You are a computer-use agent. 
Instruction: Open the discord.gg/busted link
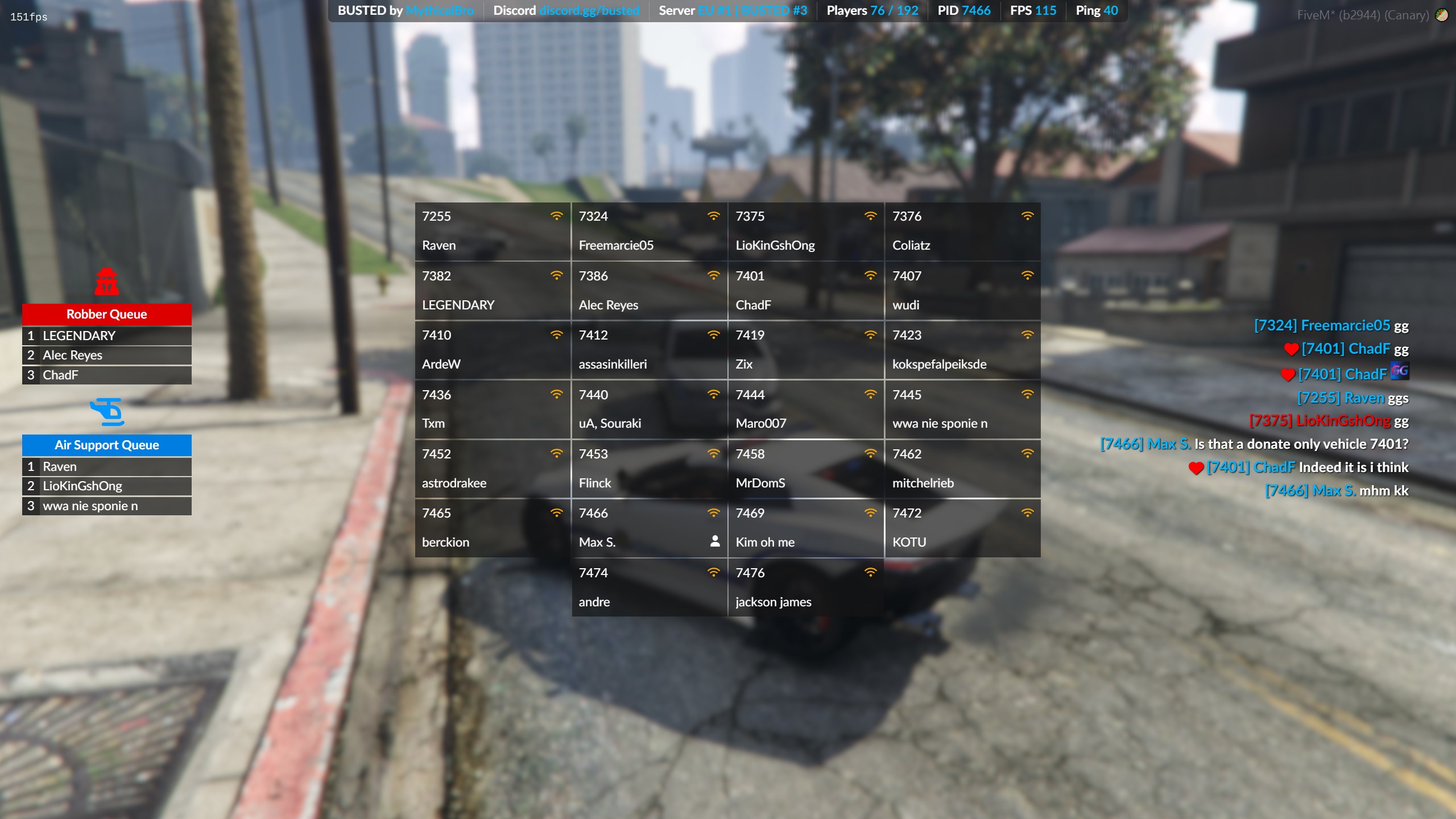click(589, 11)
